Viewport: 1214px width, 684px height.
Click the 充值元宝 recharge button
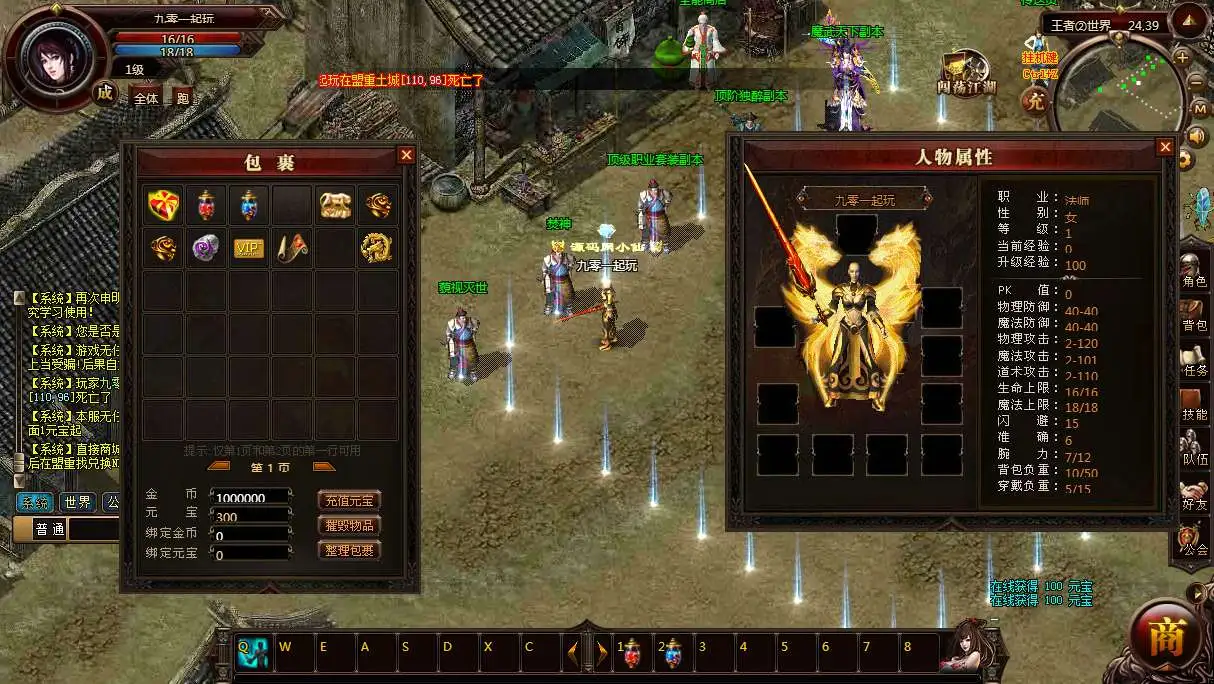(x=349, y=500)
